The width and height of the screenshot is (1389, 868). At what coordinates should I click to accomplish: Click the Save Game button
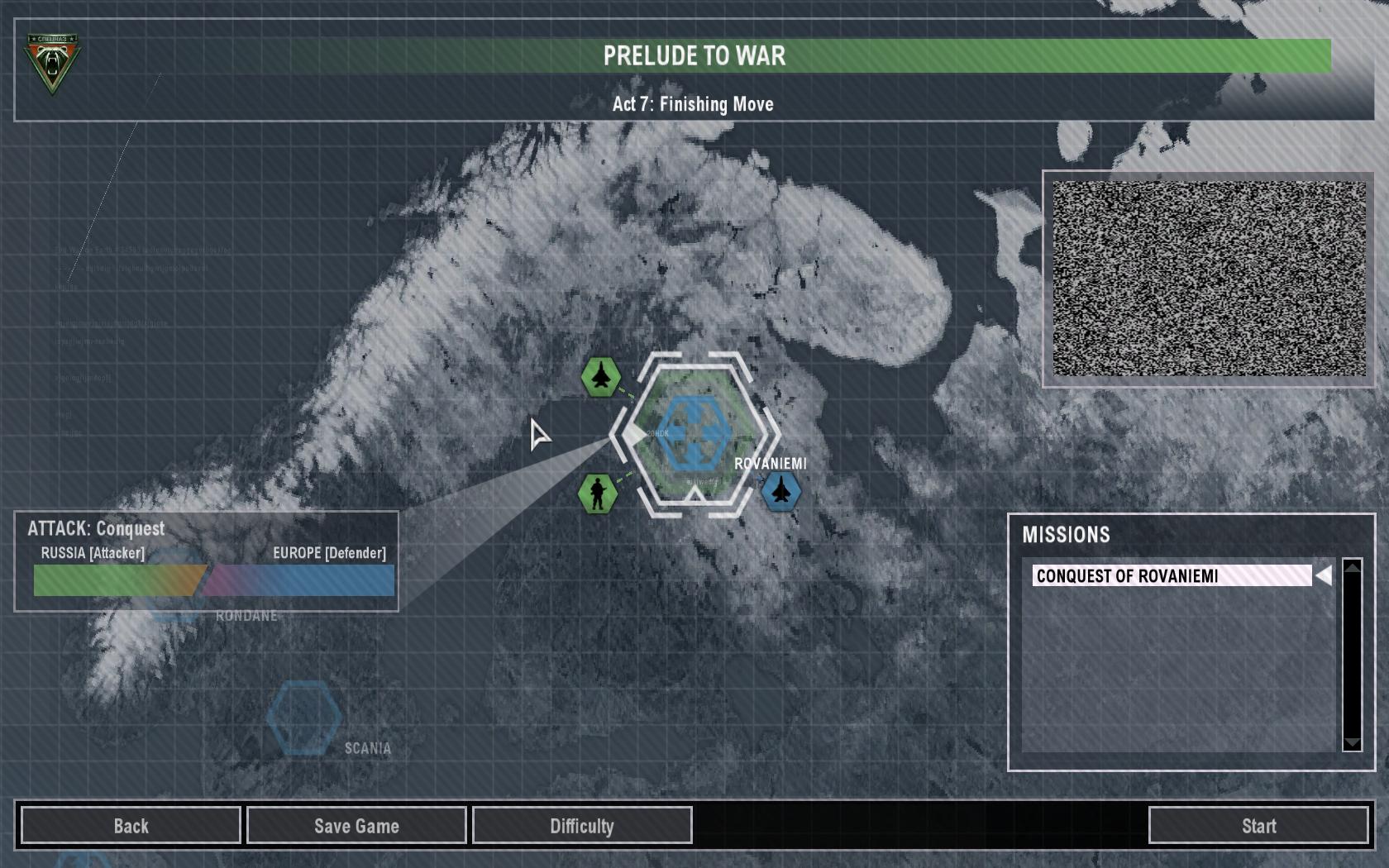356,826
